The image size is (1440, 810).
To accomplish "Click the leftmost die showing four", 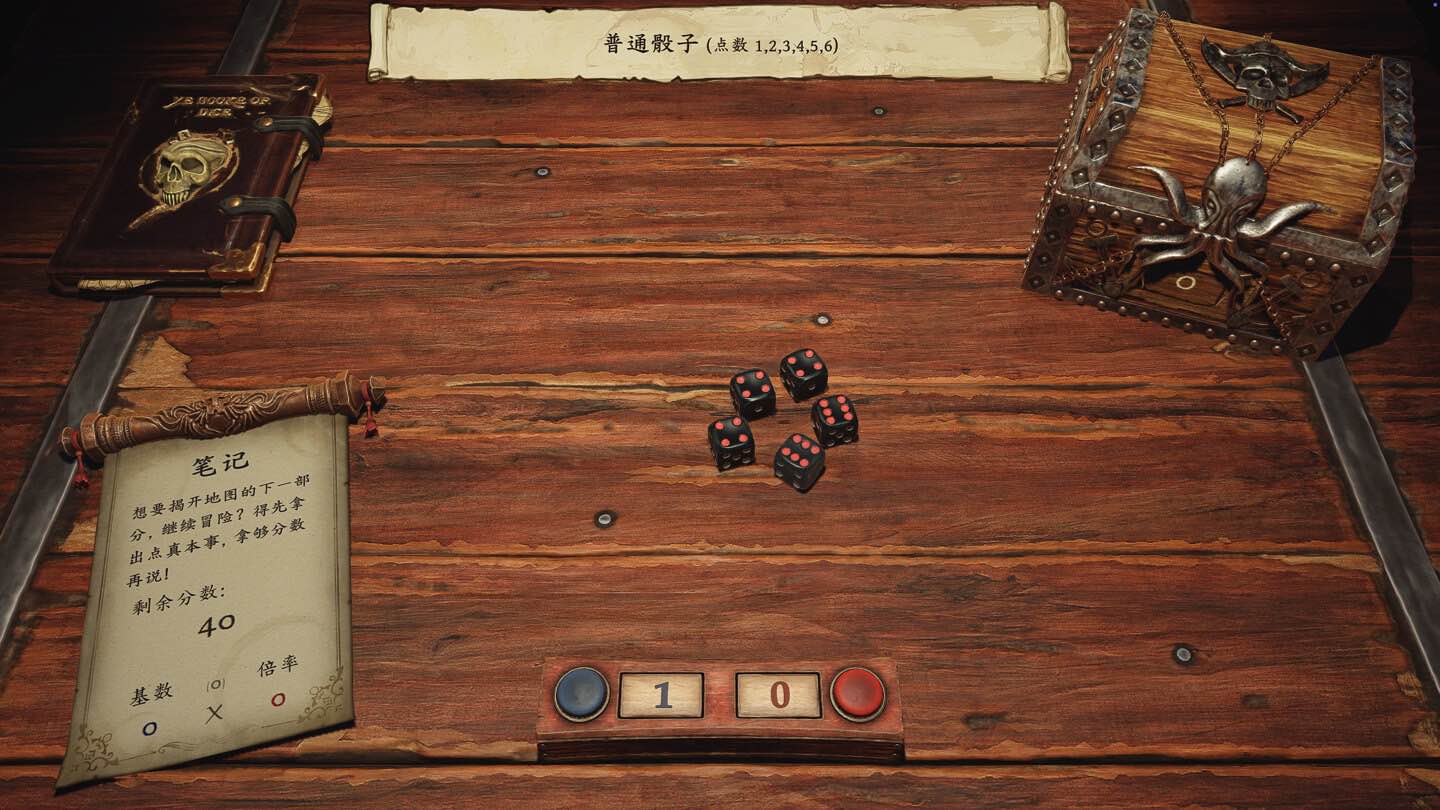I will (x=731, y=440).
